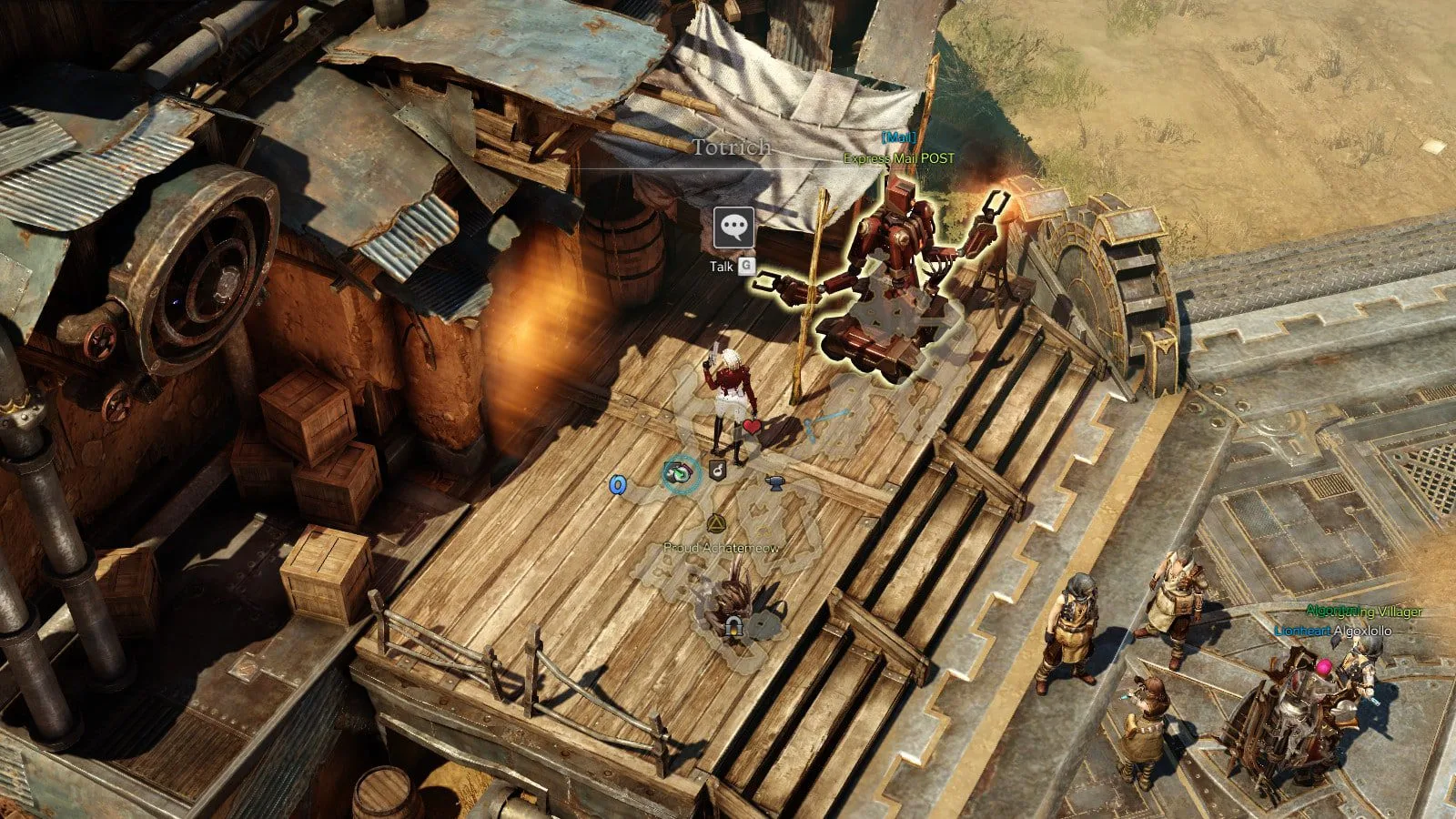The image size is (1456, 819).
Task: Click the anvil repair marker on map
Action: (x=774, y=480)
